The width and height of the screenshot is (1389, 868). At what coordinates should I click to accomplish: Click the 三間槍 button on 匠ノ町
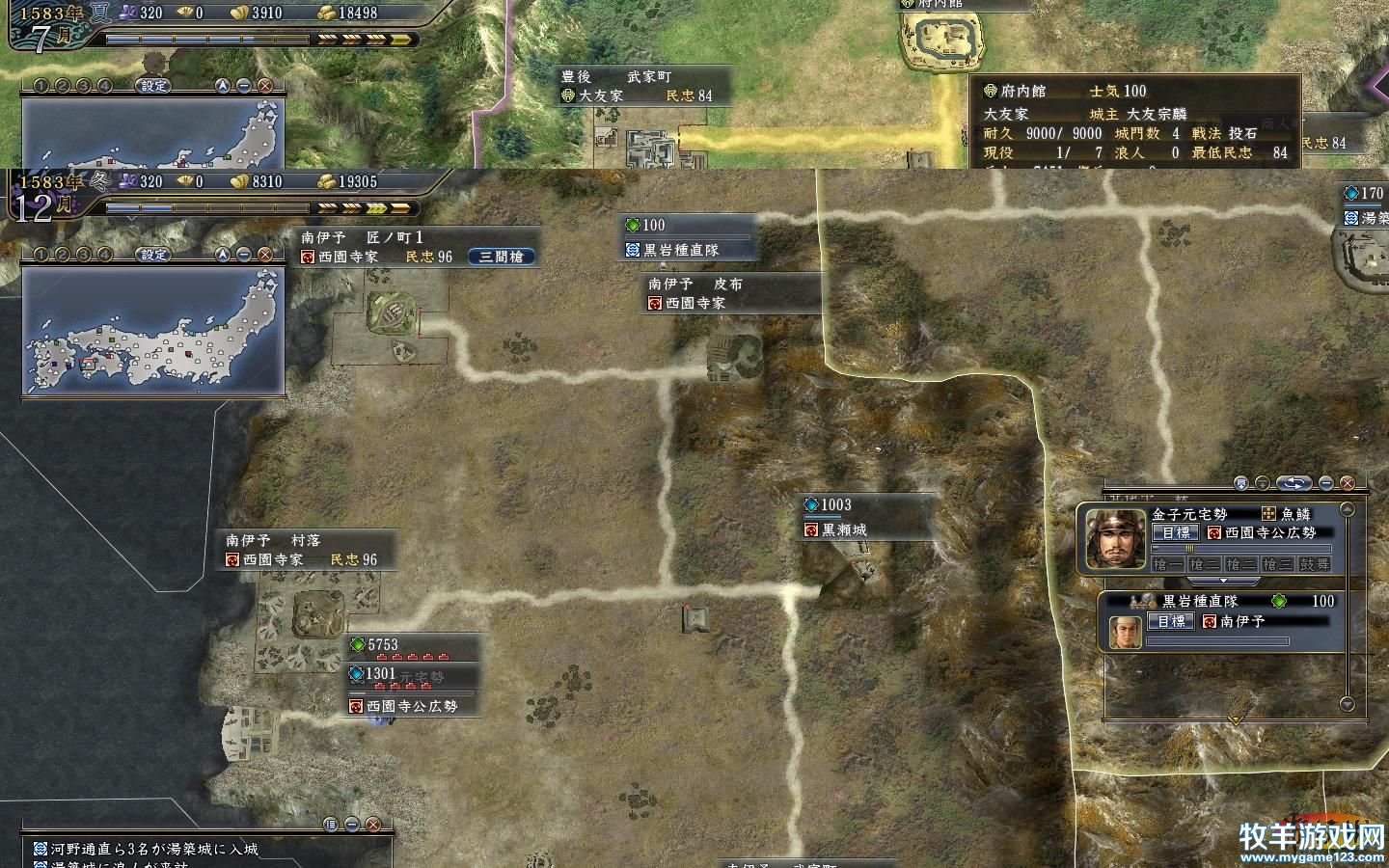click(501, 257)
